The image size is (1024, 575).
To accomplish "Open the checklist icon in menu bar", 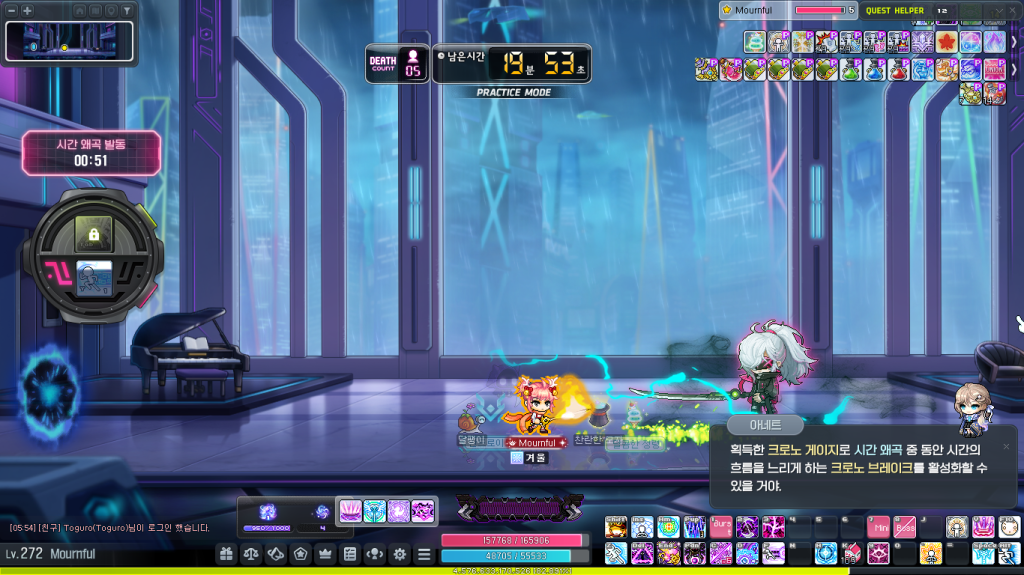I will [349, 554].
